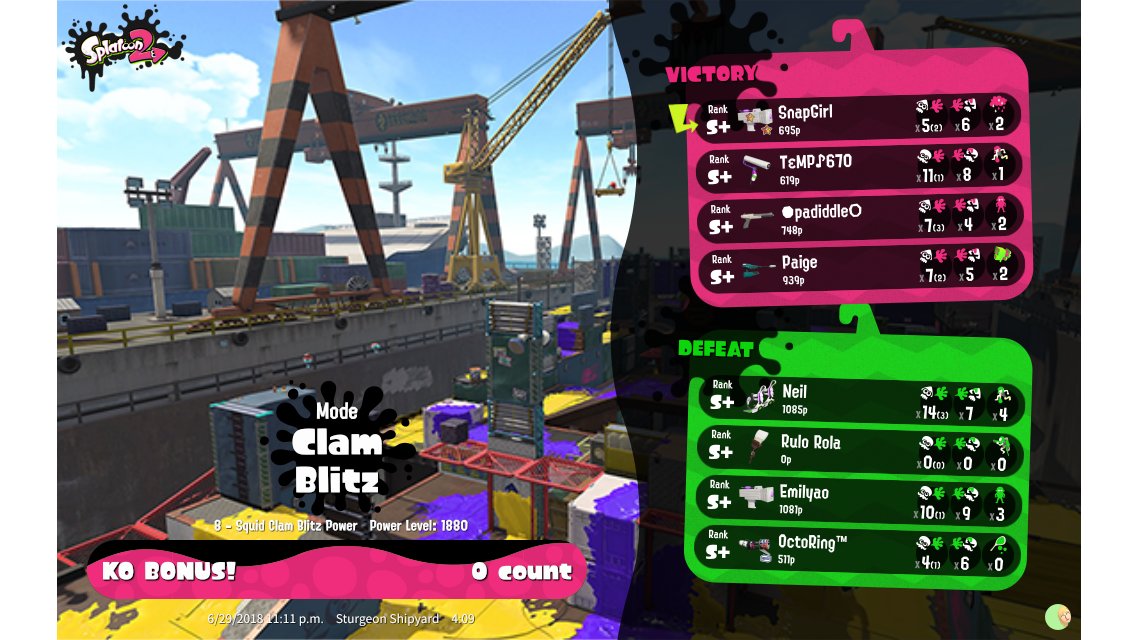
Task: Open the OctoRing™ player row
Action: coord(860,550)
